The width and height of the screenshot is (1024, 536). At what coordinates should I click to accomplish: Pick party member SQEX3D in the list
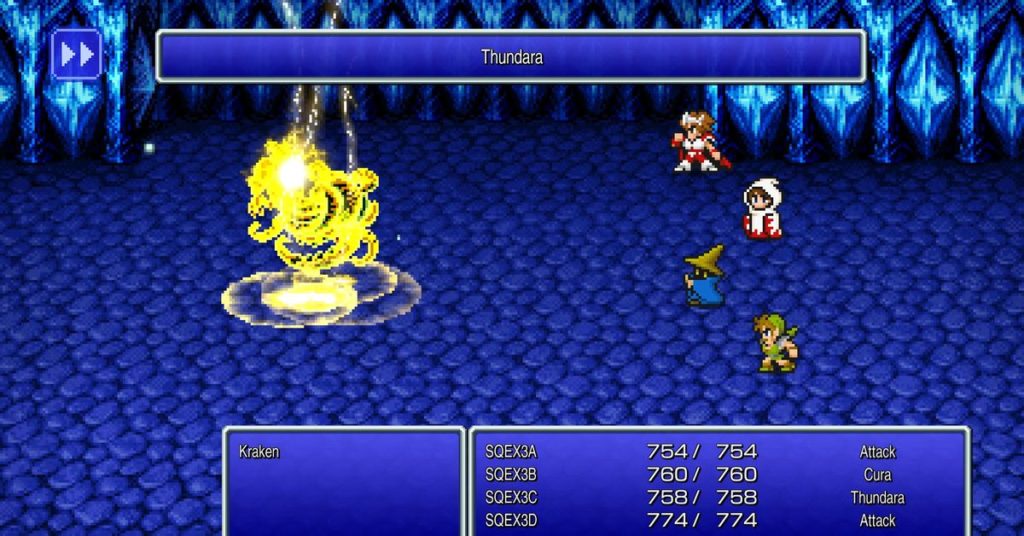point(511,520)
